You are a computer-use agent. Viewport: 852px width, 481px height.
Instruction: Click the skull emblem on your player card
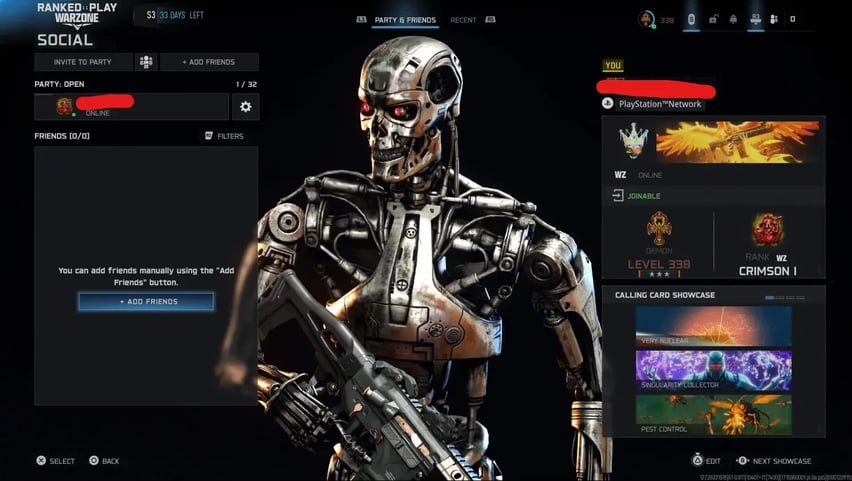pyautogui.click(x=633, y=141)
